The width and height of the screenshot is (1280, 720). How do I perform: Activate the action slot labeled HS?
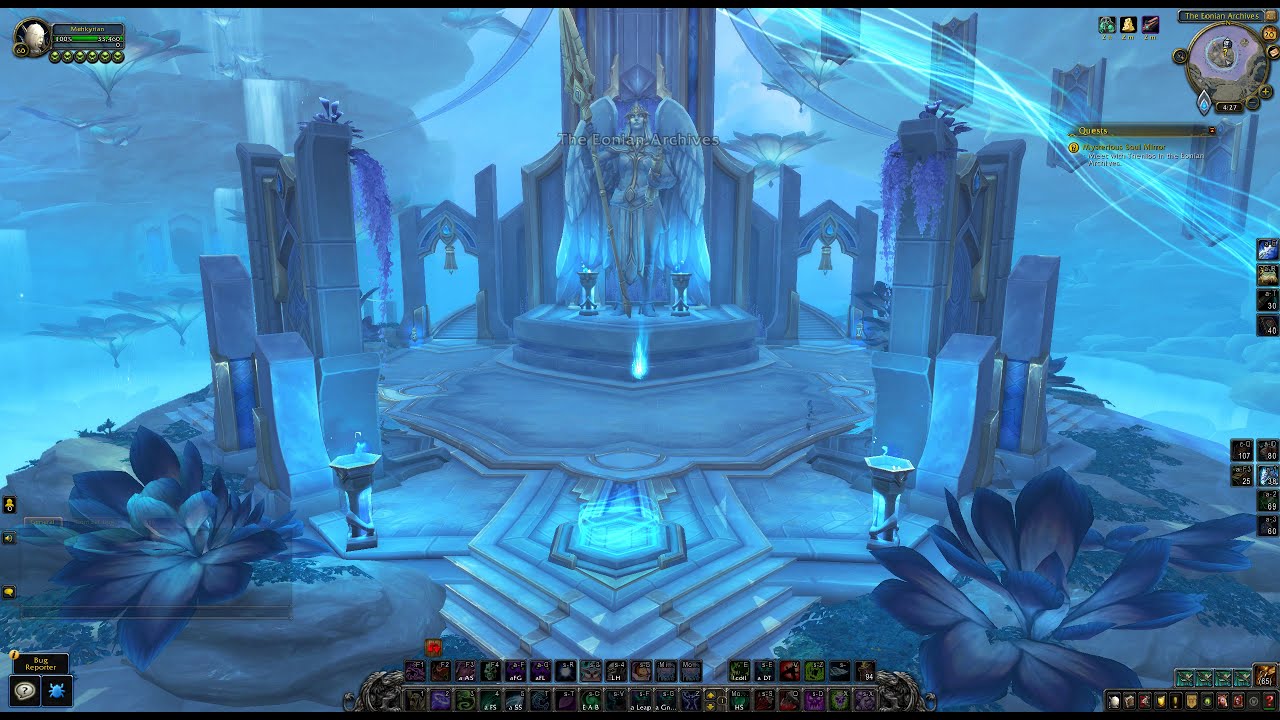(x=739, y=699)
